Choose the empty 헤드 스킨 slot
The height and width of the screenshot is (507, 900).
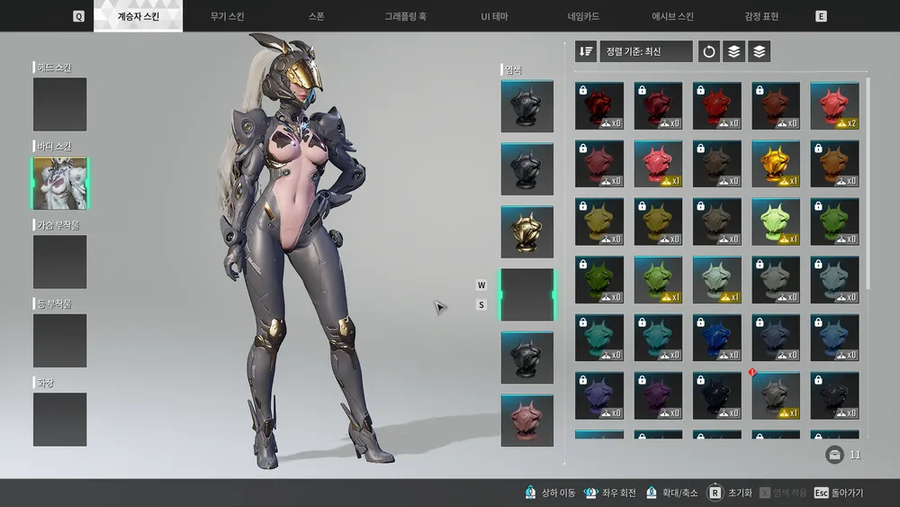[60, 104]
